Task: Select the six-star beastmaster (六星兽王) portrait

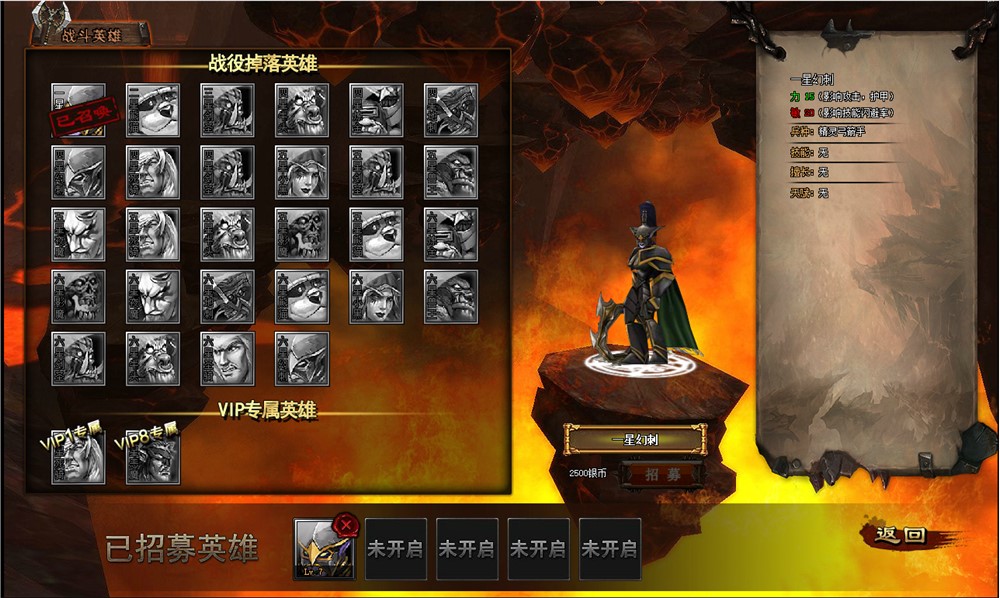Action: coord(451,296)
